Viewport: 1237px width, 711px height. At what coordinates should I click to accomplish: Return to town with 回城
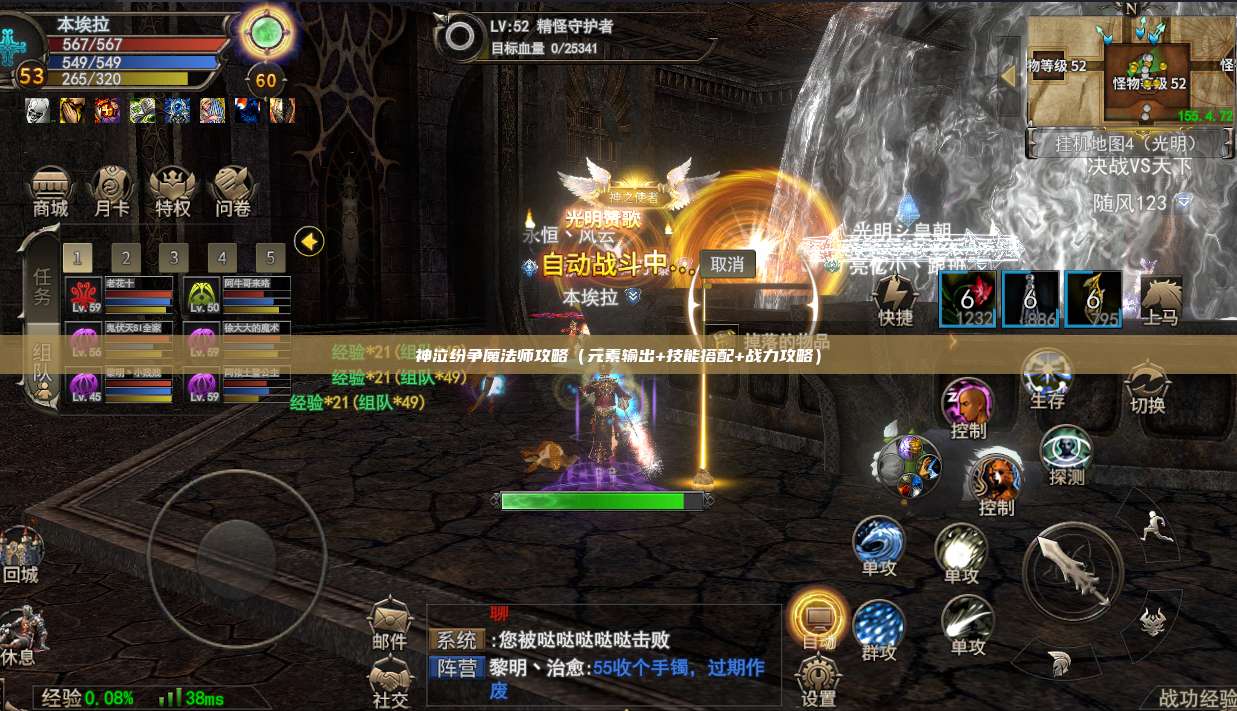click(20, 555)
